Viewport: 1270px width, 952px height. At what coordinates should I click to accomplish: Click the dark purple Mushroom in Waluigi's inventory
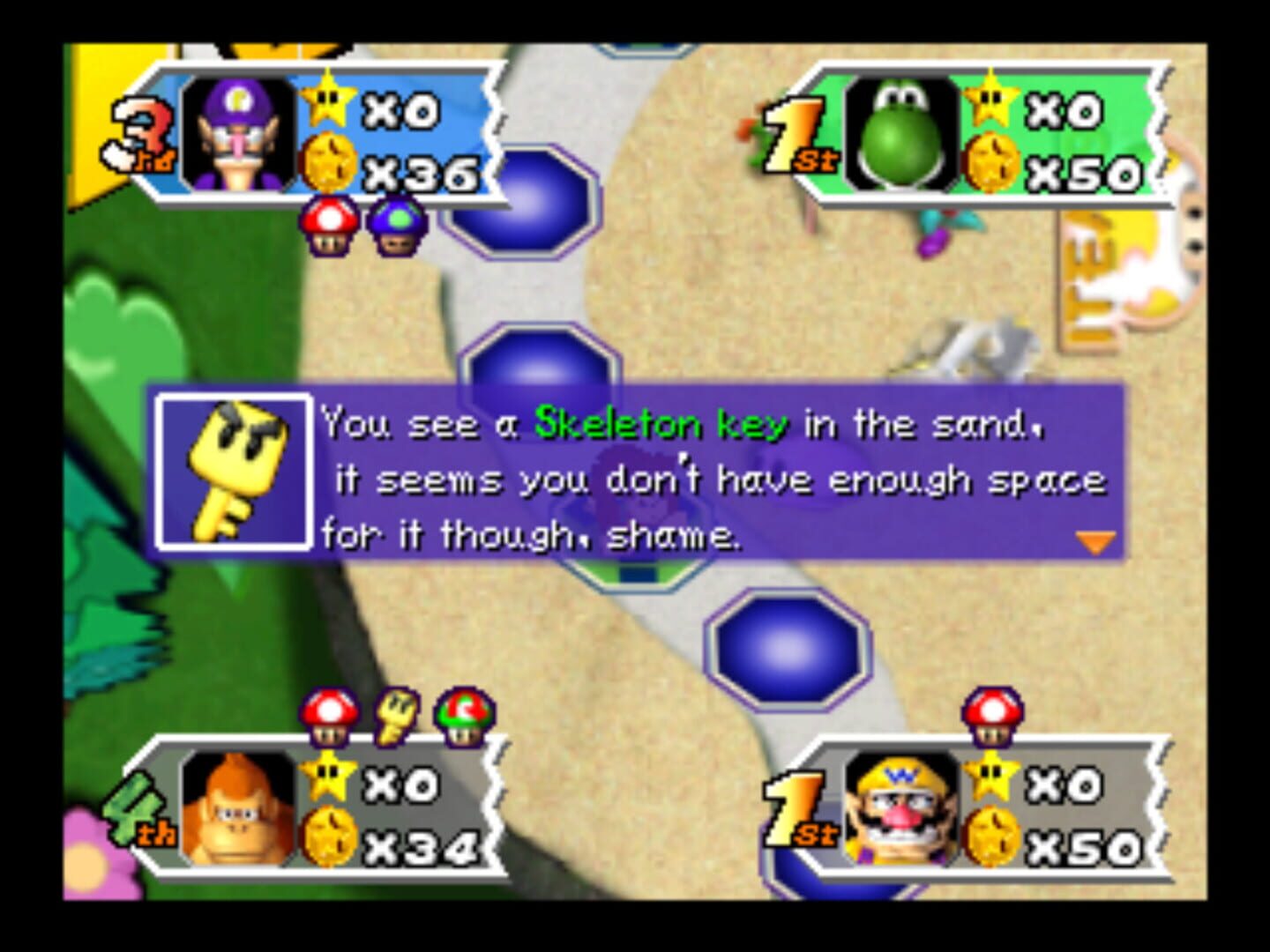coord(395,224)
